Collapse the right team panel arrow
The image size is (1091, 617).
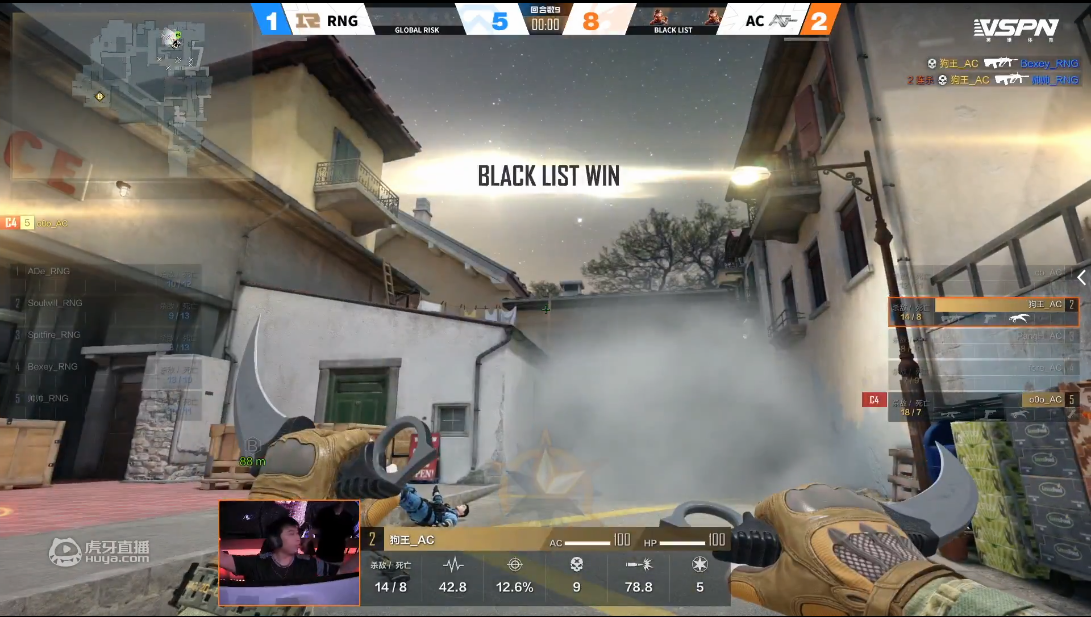pyautogui.click(x=1081, y=277)
